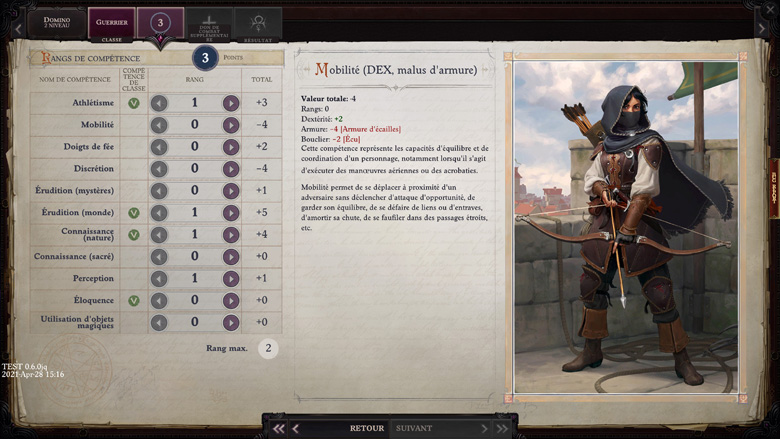Viewport: 780px width, 439px height.
Task: Reduce Perception rank
Action: click(x=159, y=279)
